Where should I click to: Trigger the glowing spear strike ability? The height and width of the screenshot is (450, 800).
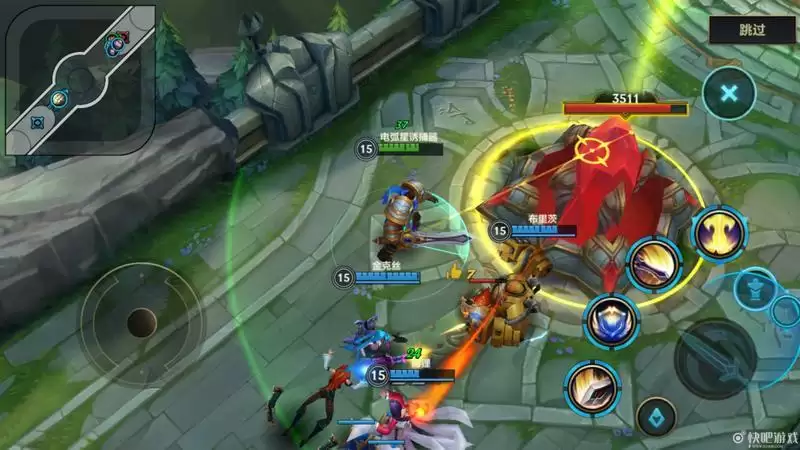591,388
